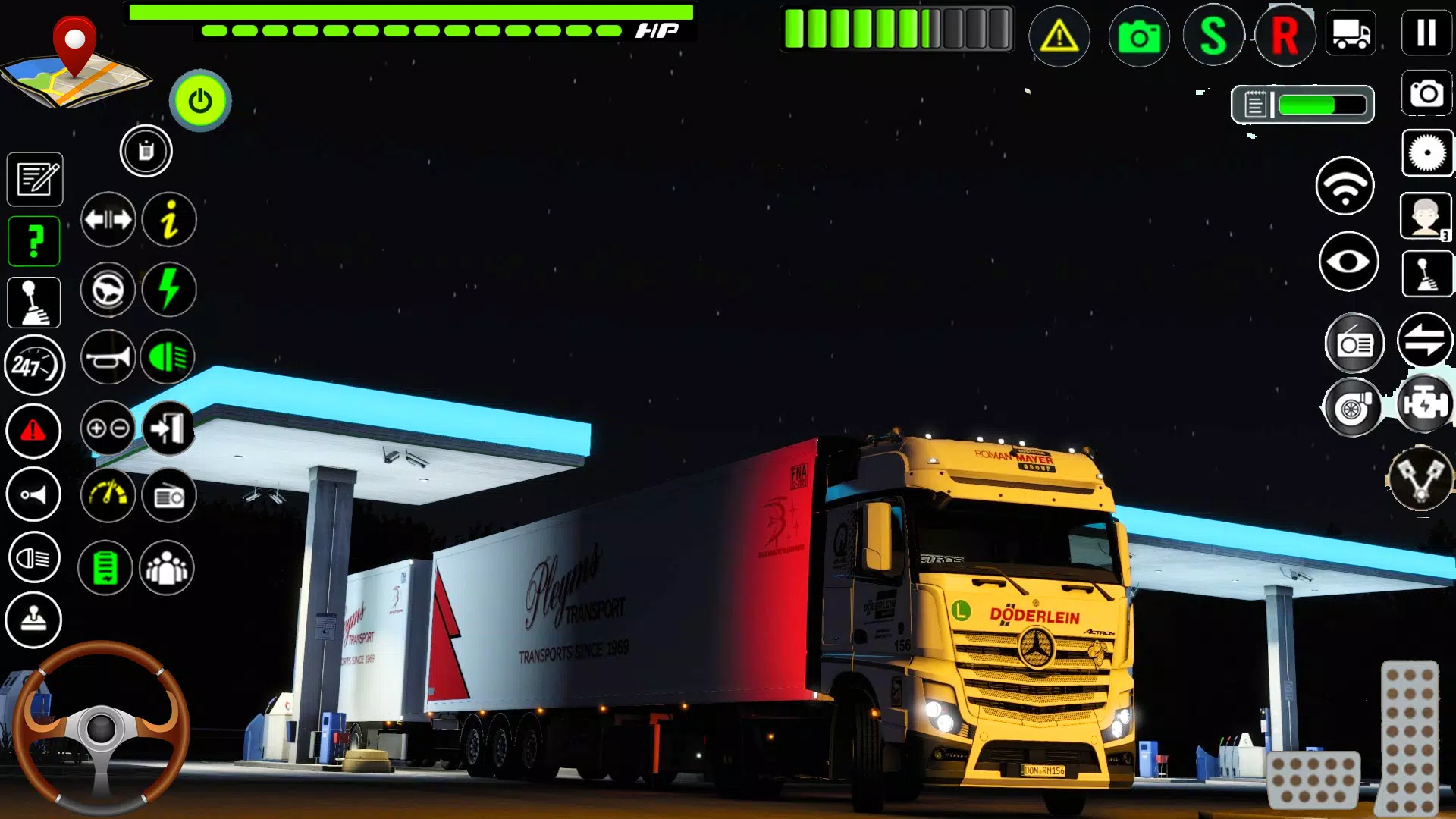Tap the hazard warning triangle
This screenshot has width=1456, height=819.
[1059, 36]
